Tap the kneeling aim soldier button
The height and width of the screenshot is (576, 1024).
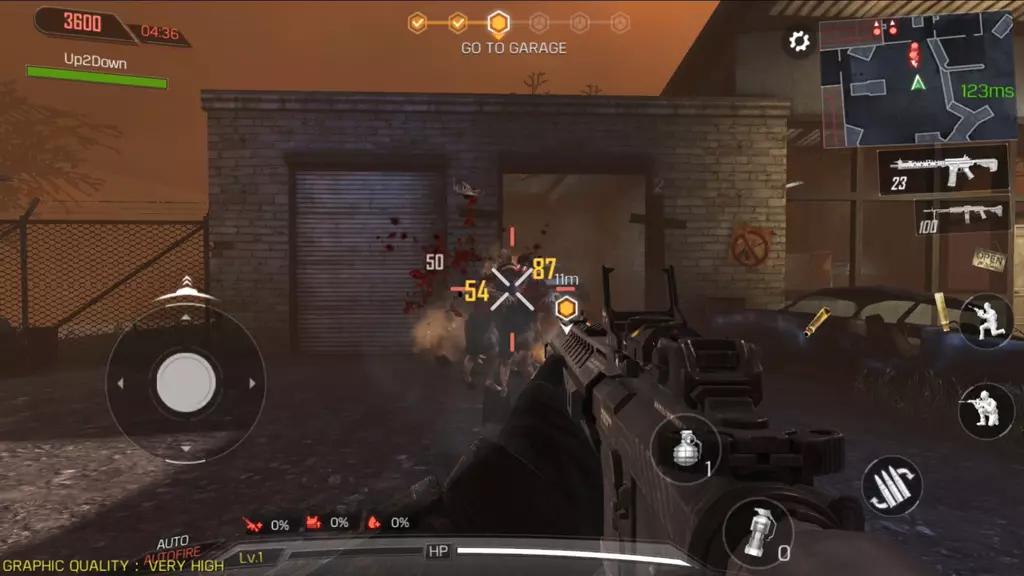pyautogui.click(x=985, y=411)
